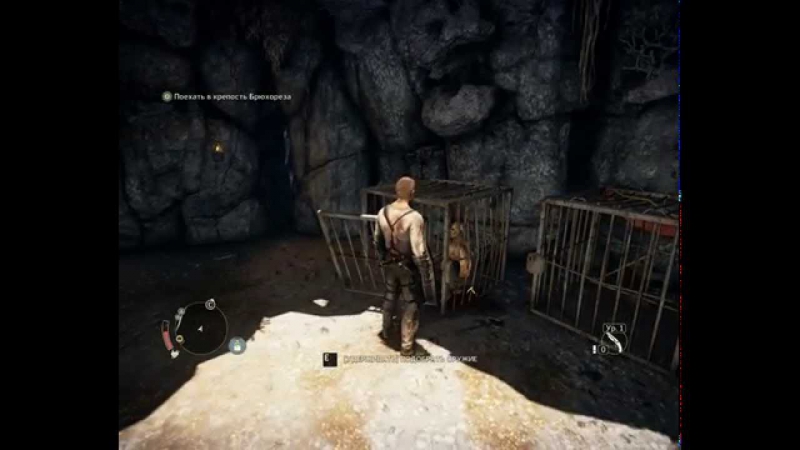Click the blue water canteen icon
Image resolution: width=800 pixels, height=450 pixels.
click(x=236, y=345)
